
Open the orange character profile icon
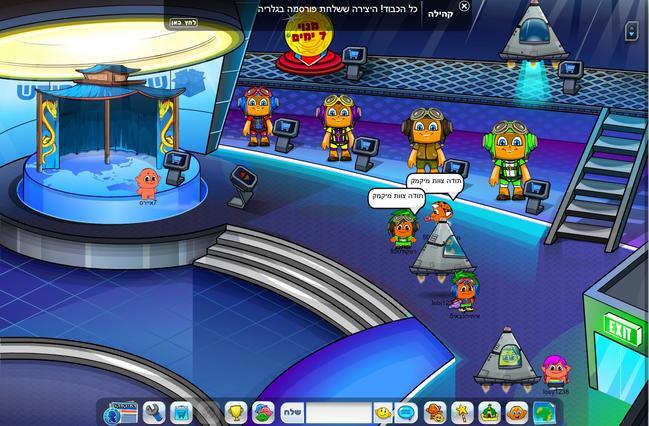click(x=515, y=411)
